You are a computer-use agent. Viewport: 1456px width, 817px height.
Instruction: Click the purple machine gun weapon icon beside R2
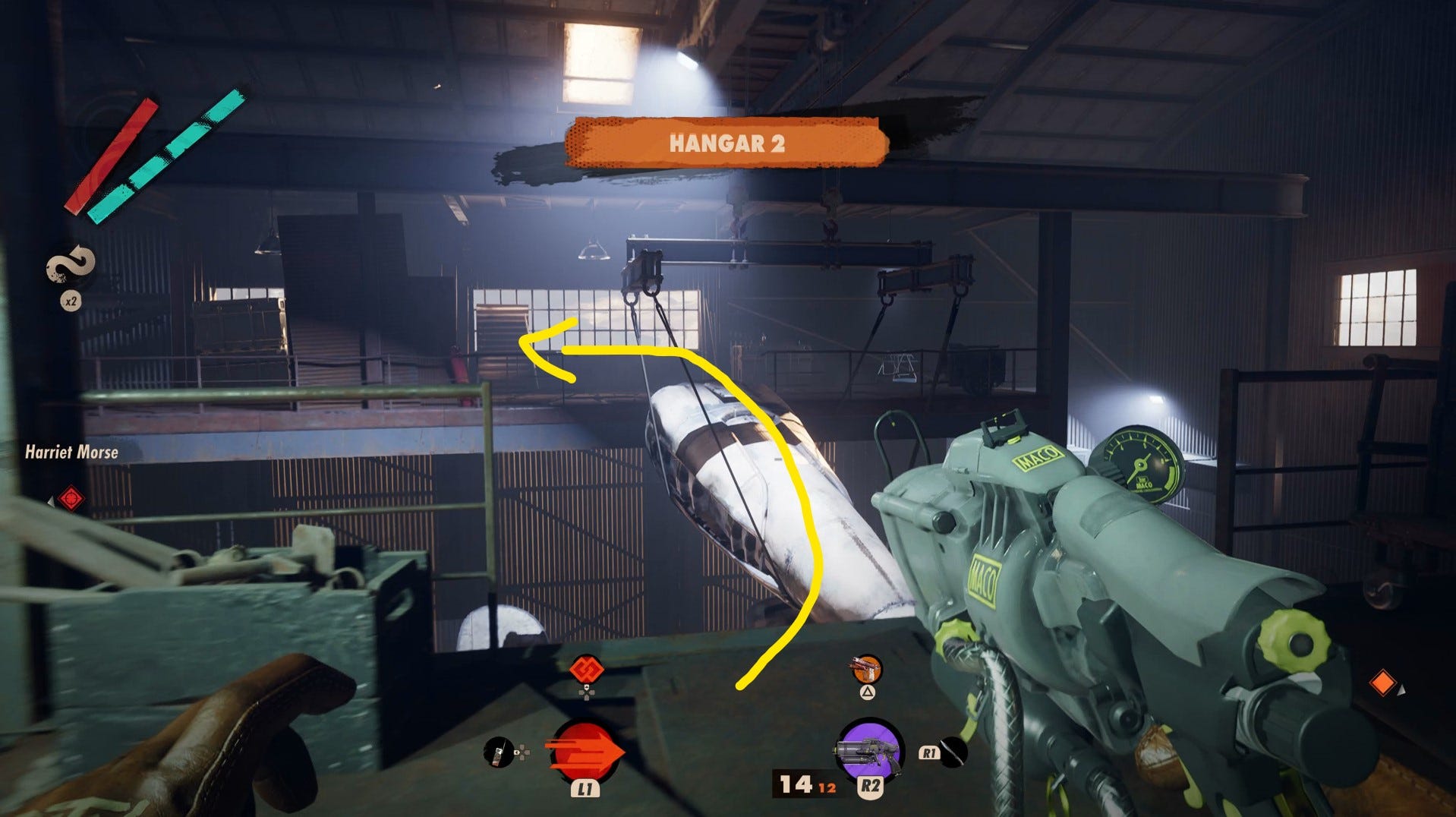868,748
